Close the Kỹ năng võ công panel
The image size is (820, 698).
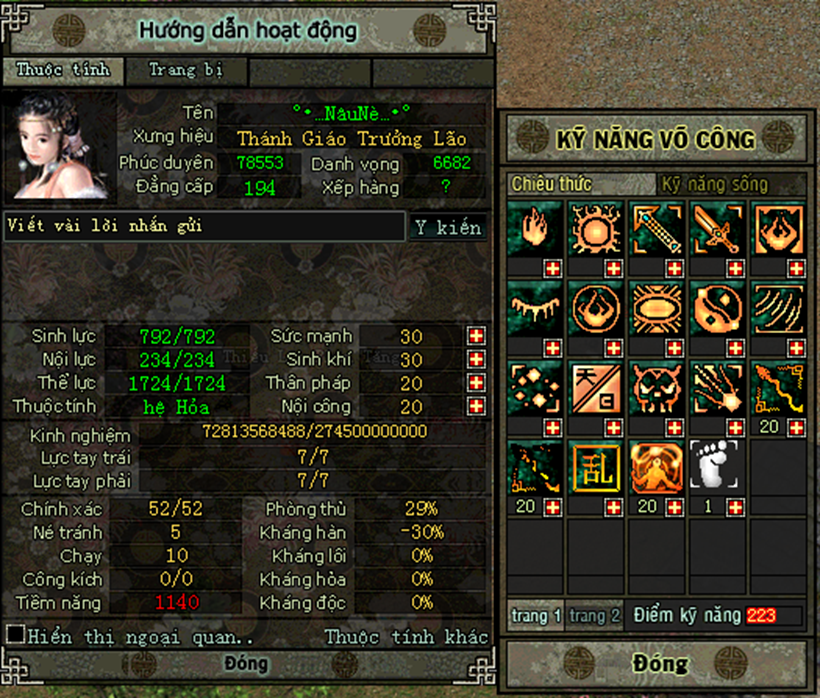click(x=659, y=664)
